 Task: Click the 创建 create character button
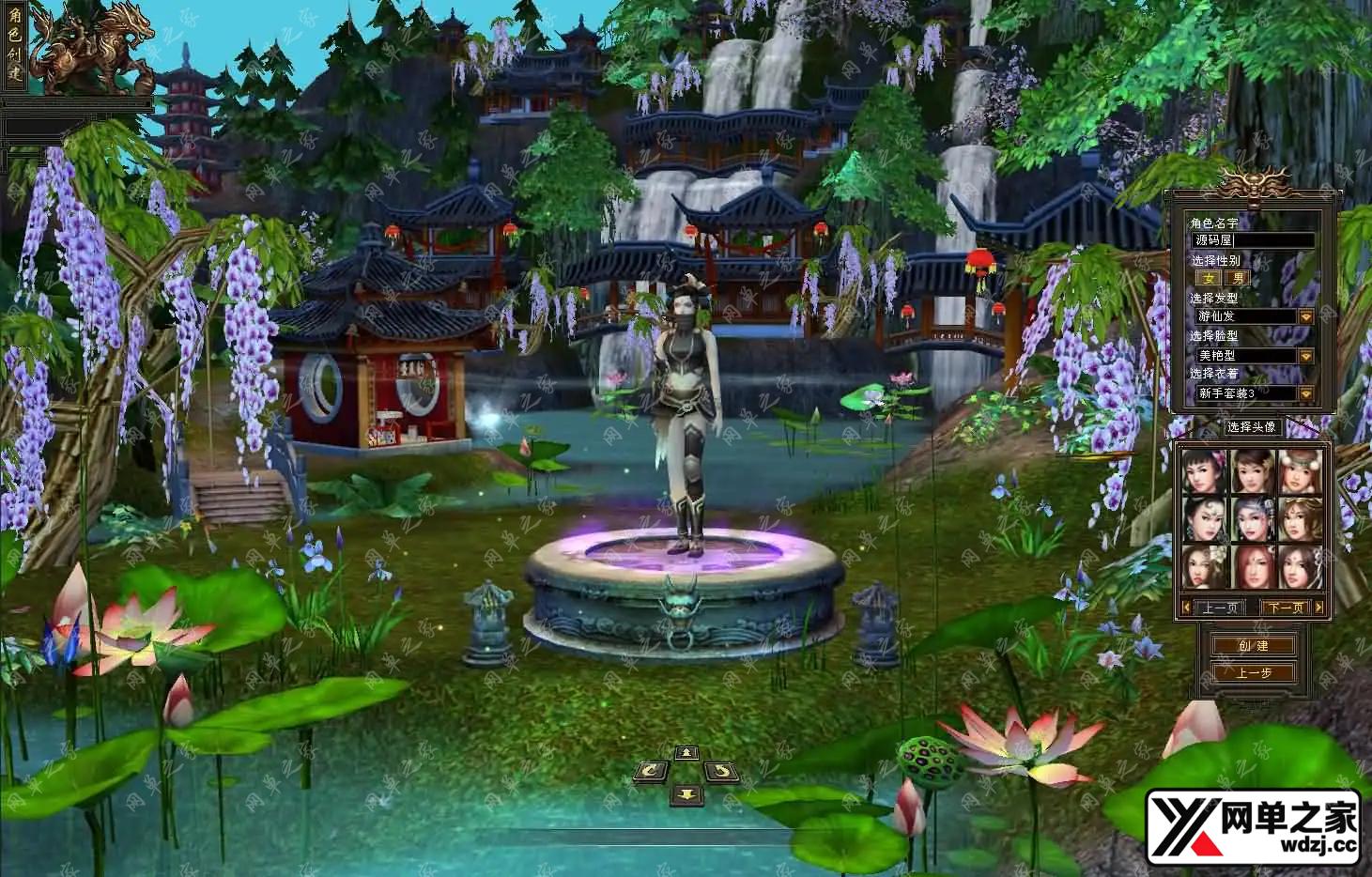(1253, 645)
